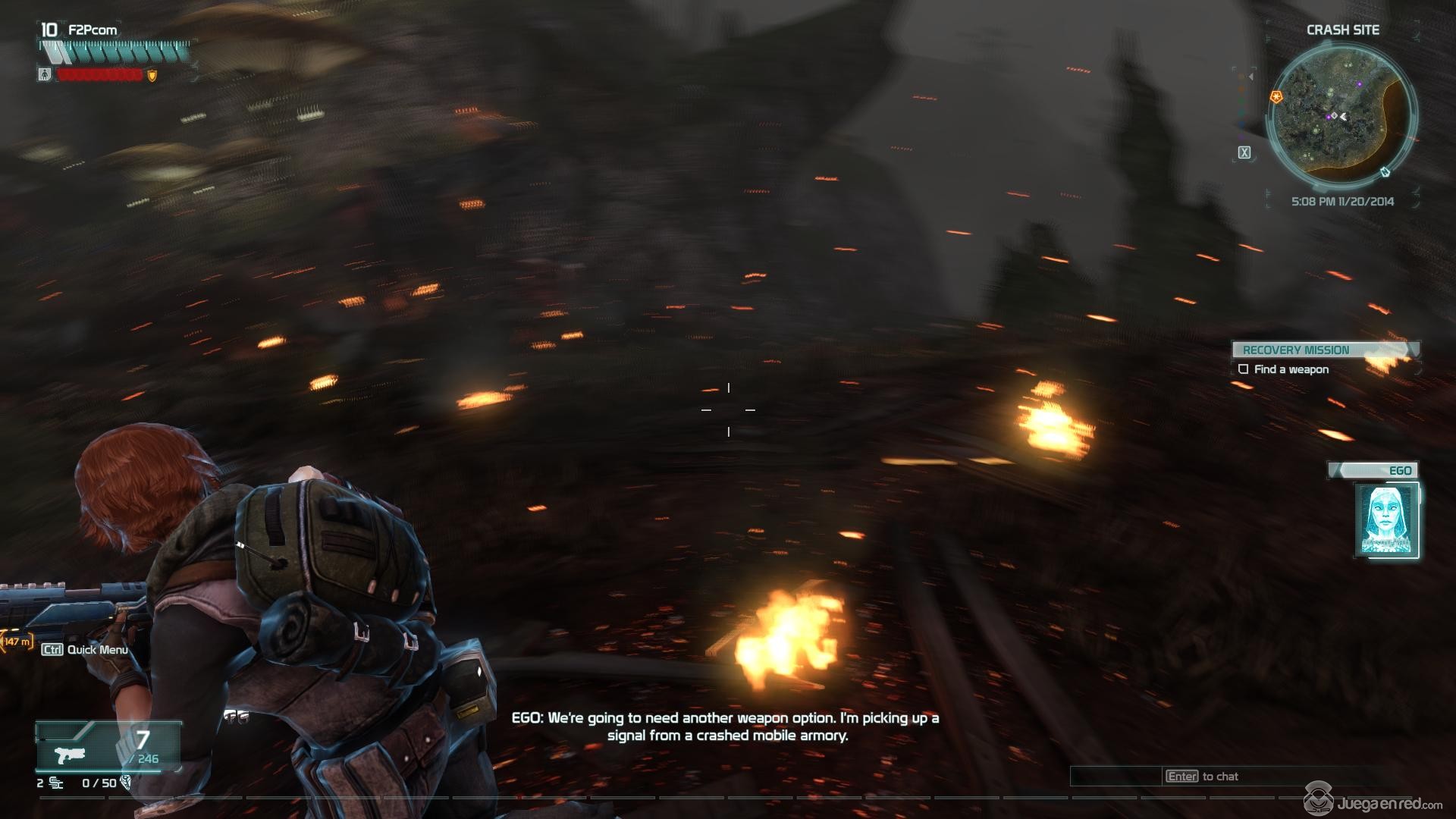Toggle the Find a weapon objective checkbox
Viewport: 1456px width, 819px height.
point(1243,369)
